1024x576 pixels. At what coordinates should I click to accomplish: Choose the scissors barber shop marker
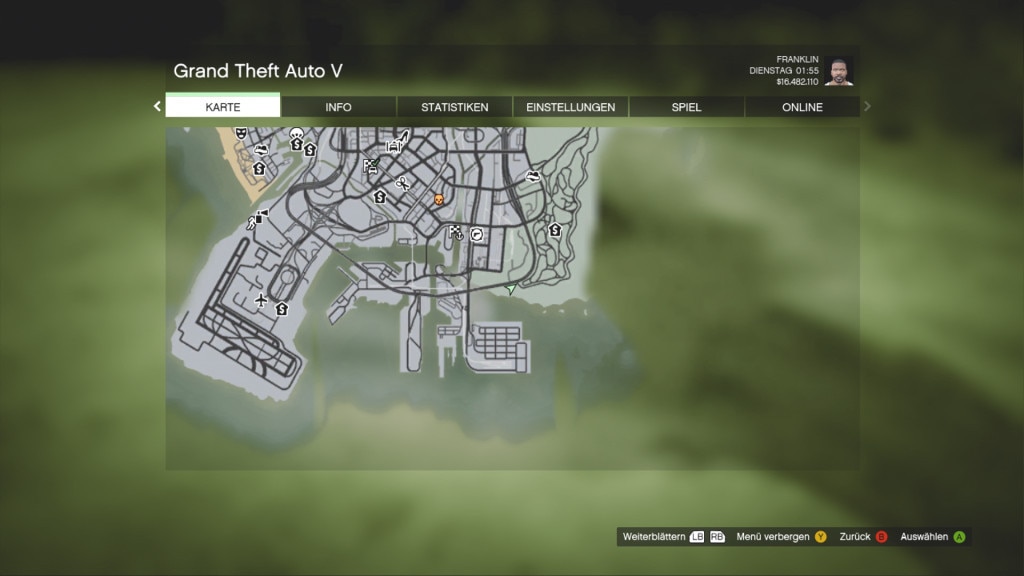pyautogui.click(x=402, y=183)
